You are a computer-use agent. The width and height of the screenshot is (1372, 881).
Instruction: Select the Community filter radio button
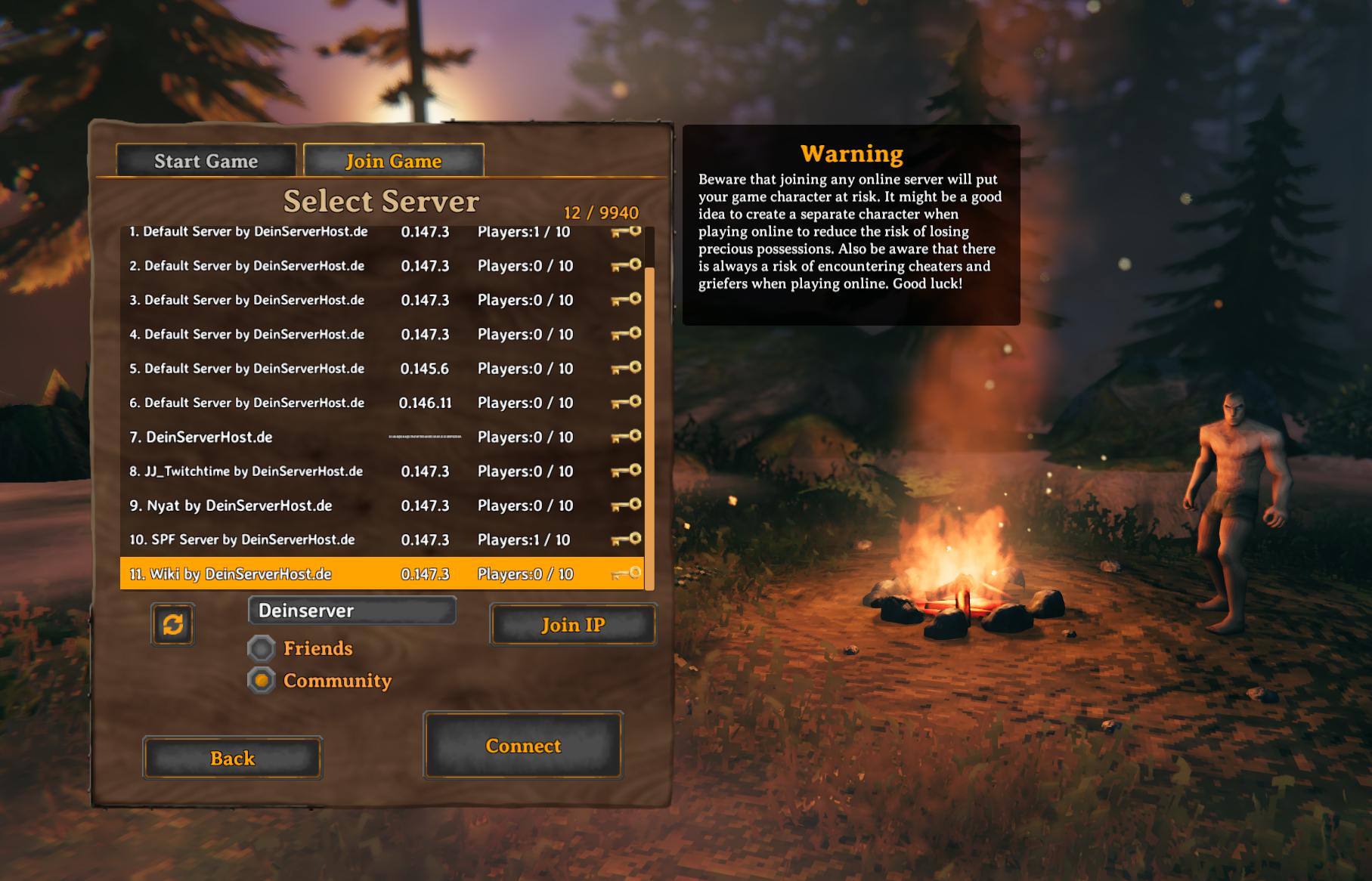(261, 680)
